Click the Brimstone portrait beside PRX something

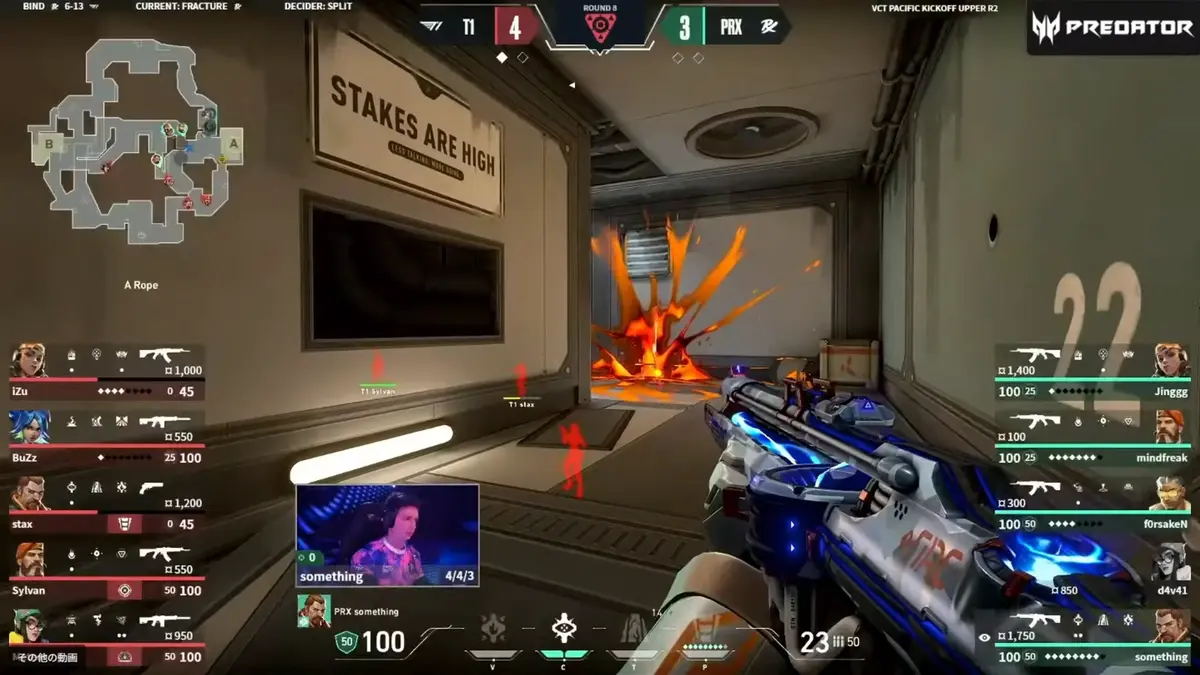point(314,611)
